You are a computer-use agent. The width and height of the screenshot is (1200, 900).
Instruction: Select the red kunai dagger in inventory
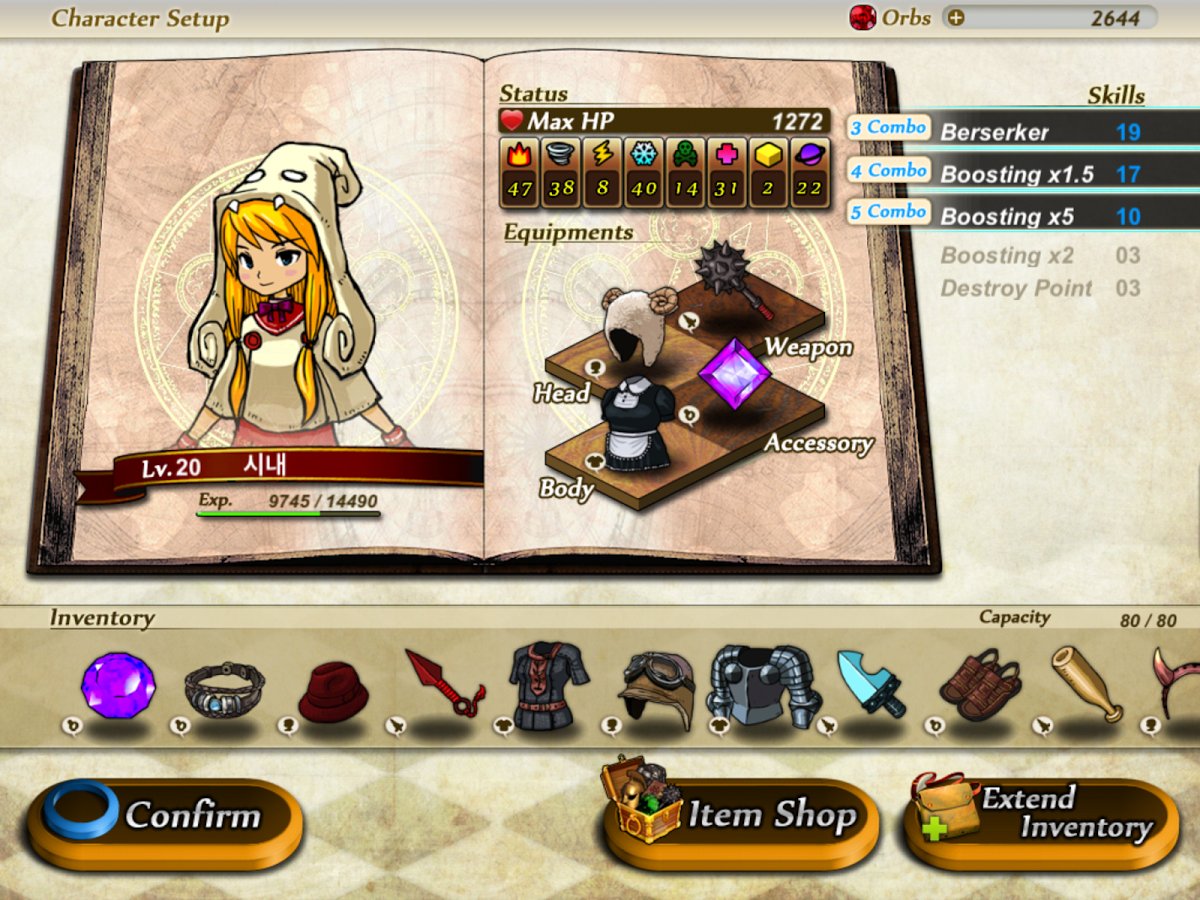coord(443,685)
